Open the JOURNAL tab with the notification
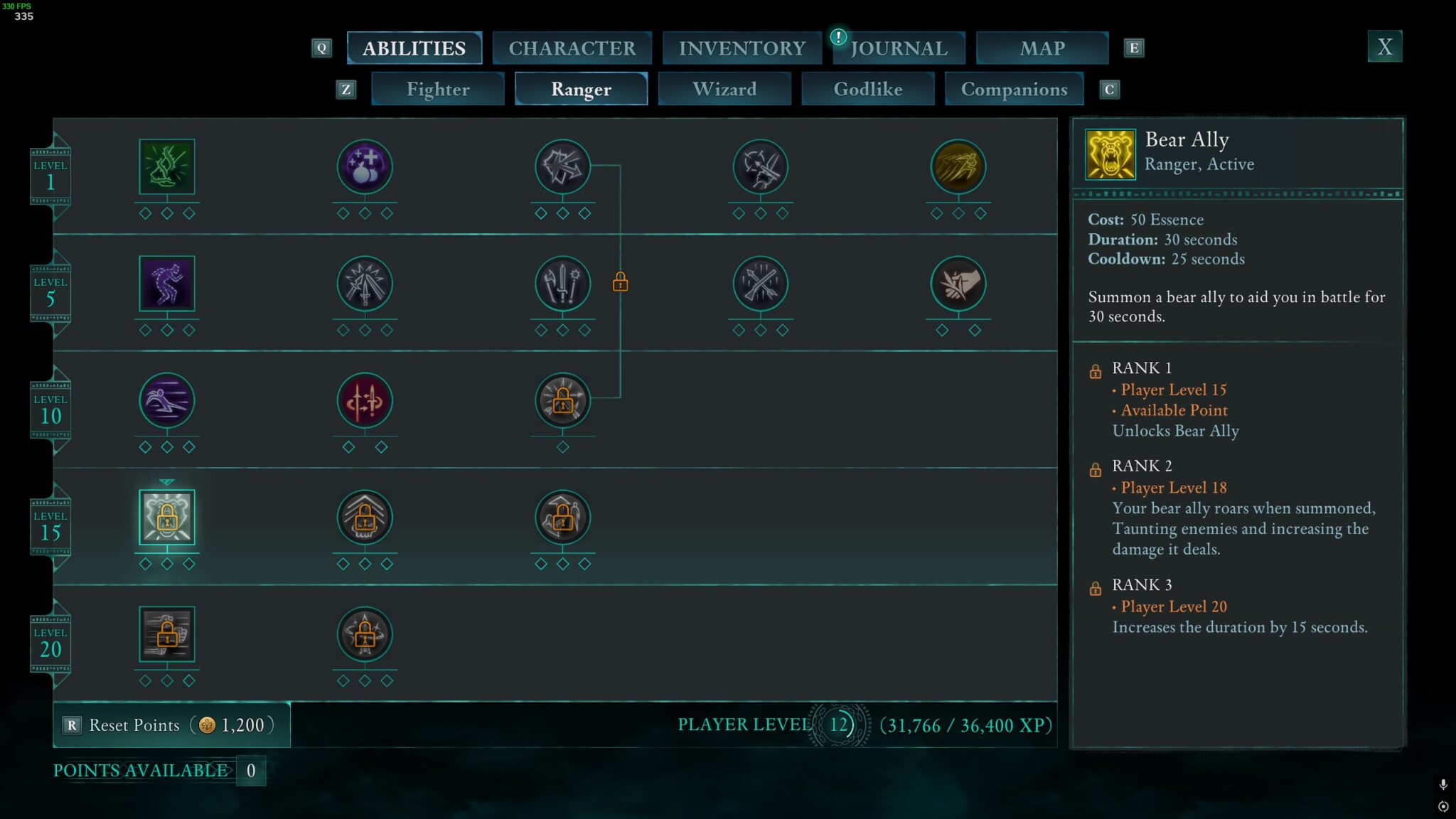Image resolution: width=1456 pixels, height=819 pixels. [899, 47]
